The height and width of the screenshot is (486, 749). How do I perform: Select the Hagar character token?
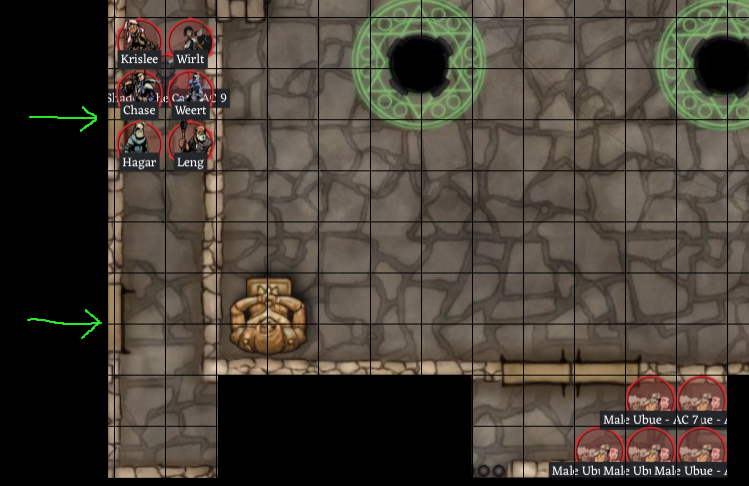tap(140, 141)
